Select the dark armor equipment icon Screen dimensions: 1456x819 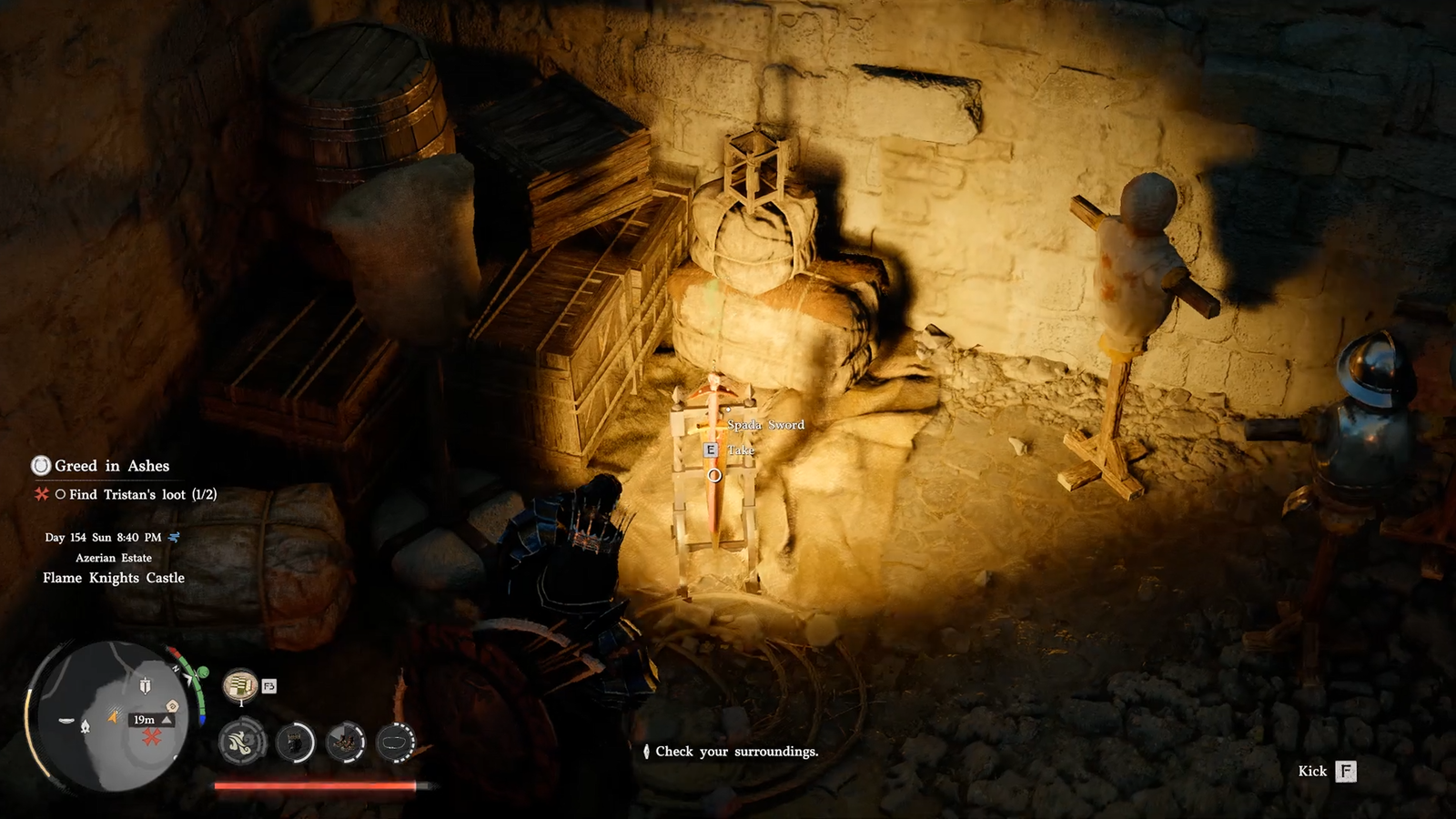pos(294,743)
